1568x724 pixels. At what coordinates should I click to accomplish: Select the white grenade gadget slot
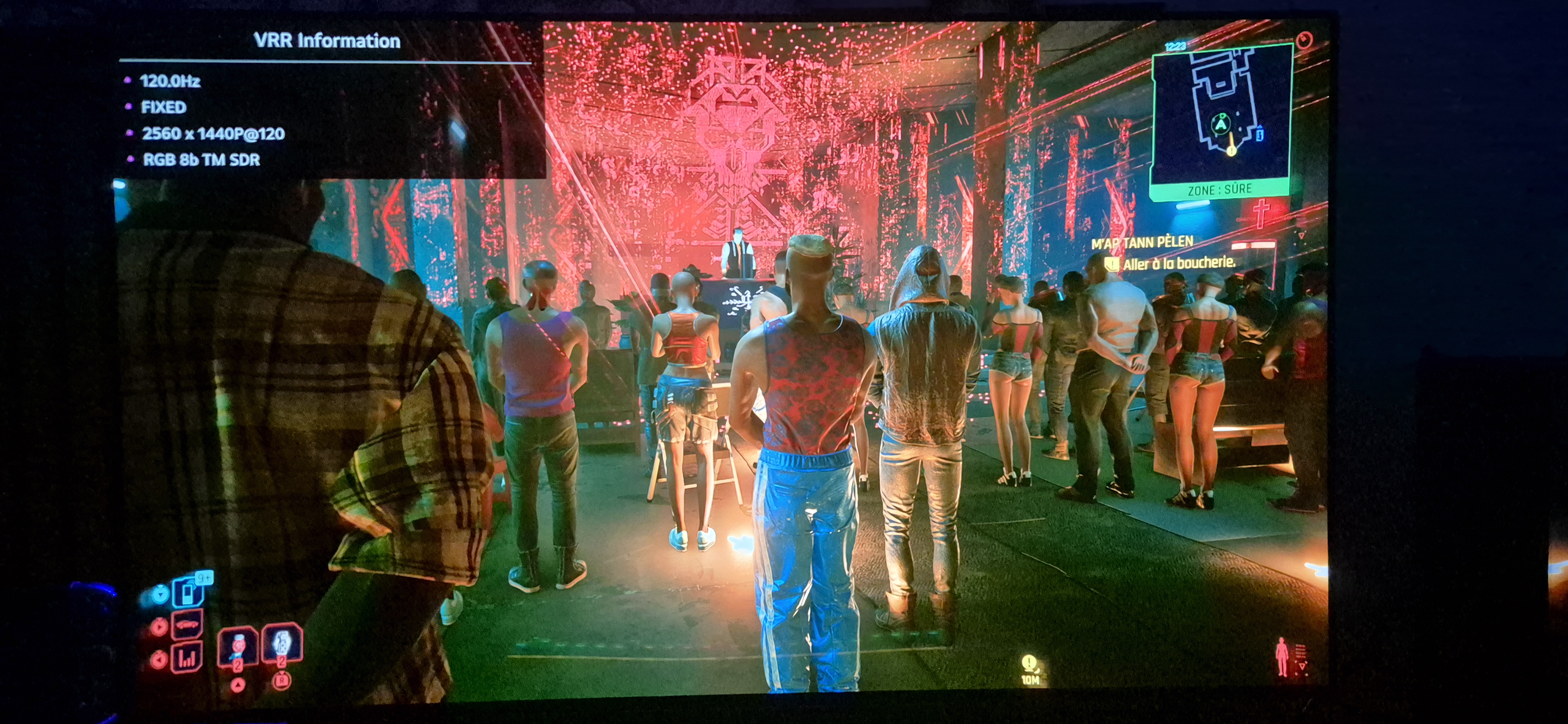[281, 644]
